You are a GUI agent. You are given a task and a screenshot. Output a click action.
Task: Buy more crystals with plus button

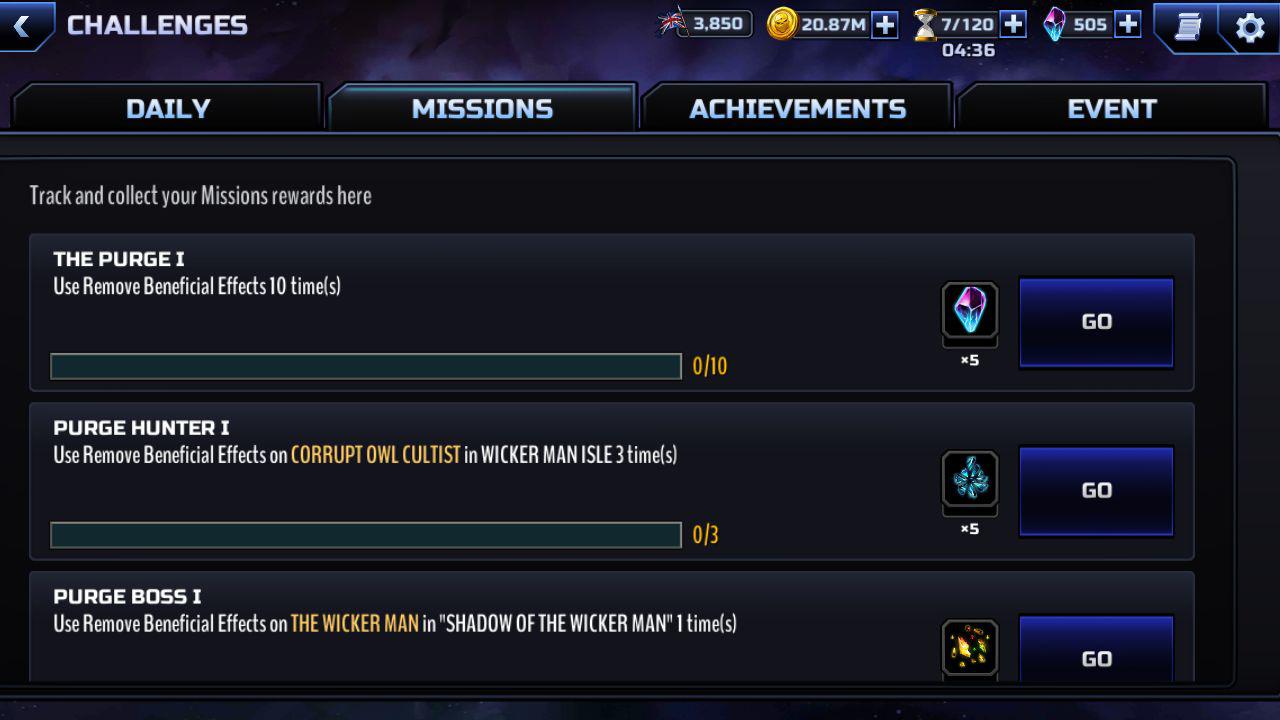tap(1128, 25)
